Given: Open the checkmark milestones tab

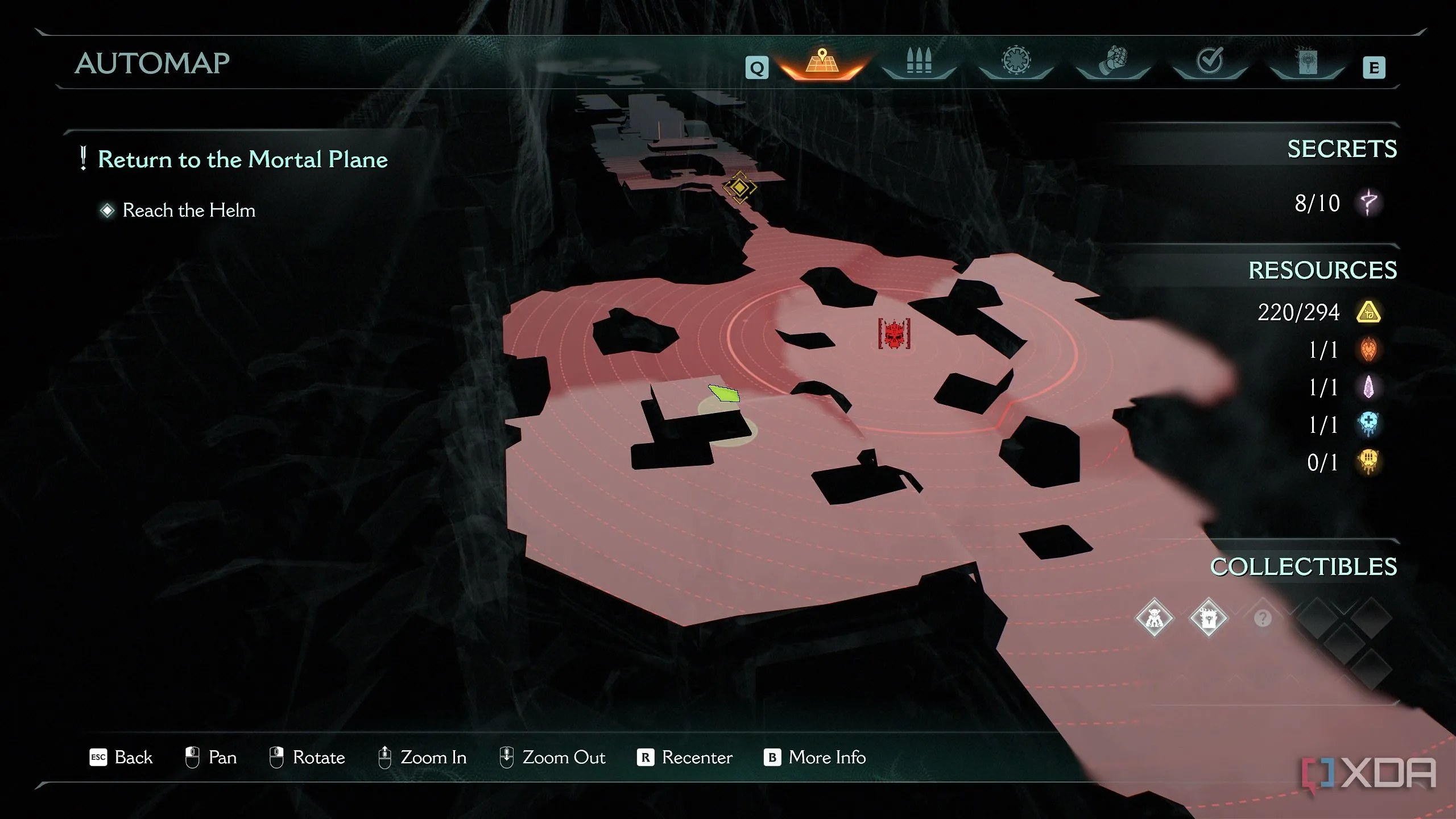Looking at the screenshot, I should [x=1209, y=61].
